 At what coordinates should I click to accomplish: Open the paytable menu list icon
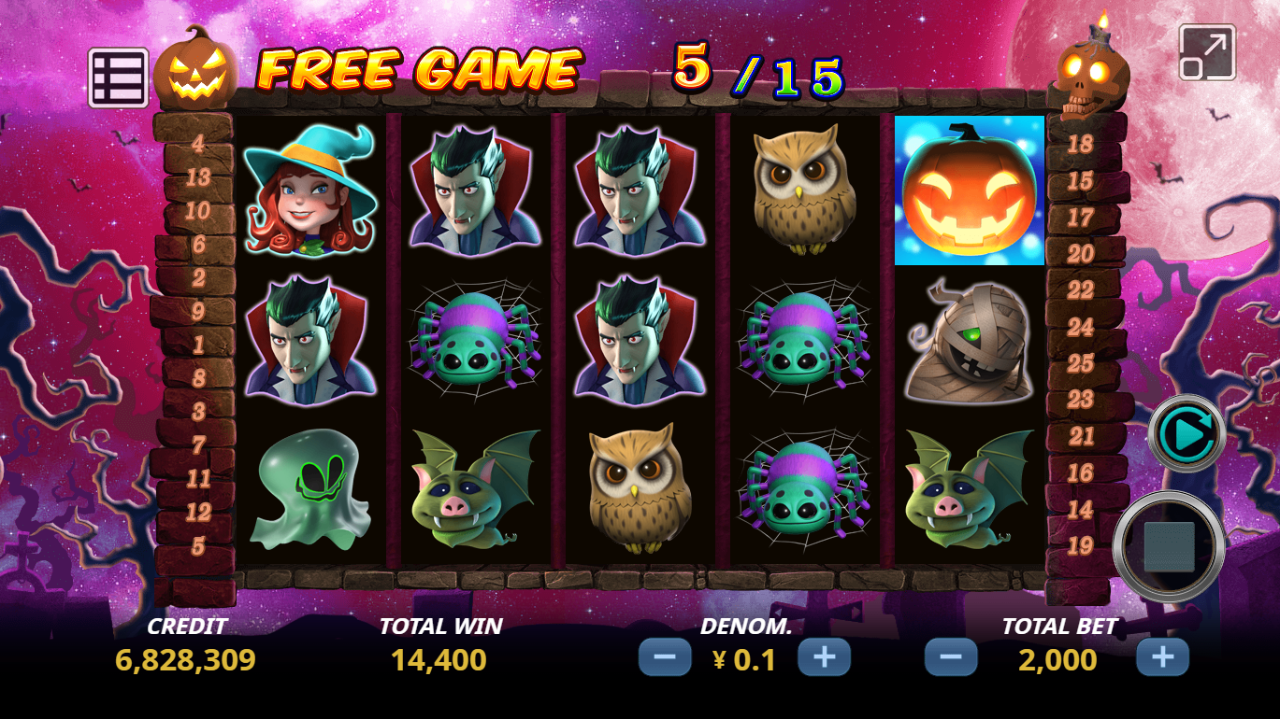coord(118,77)
